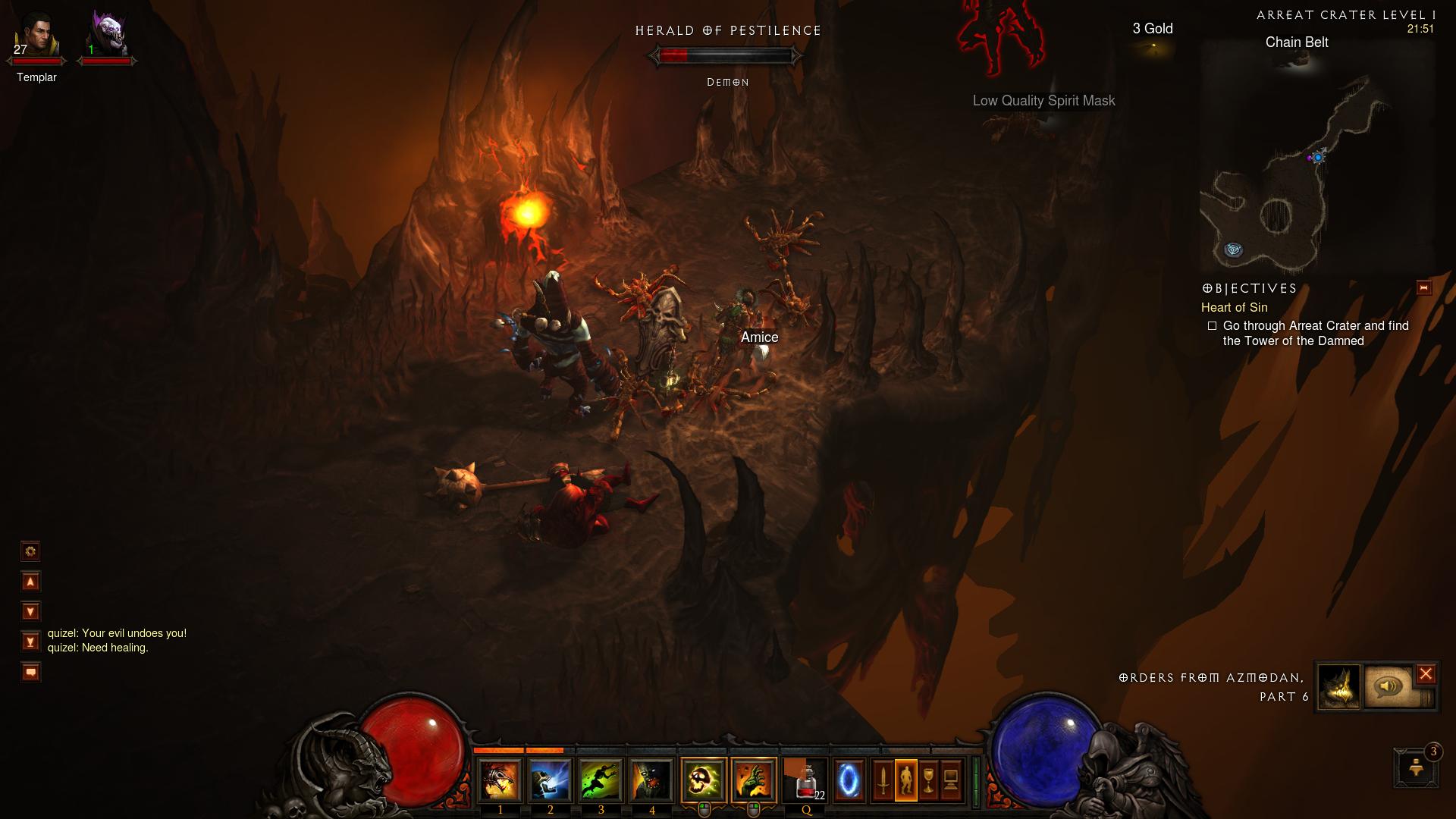Open the notification button showing 3

(1416, 768)
